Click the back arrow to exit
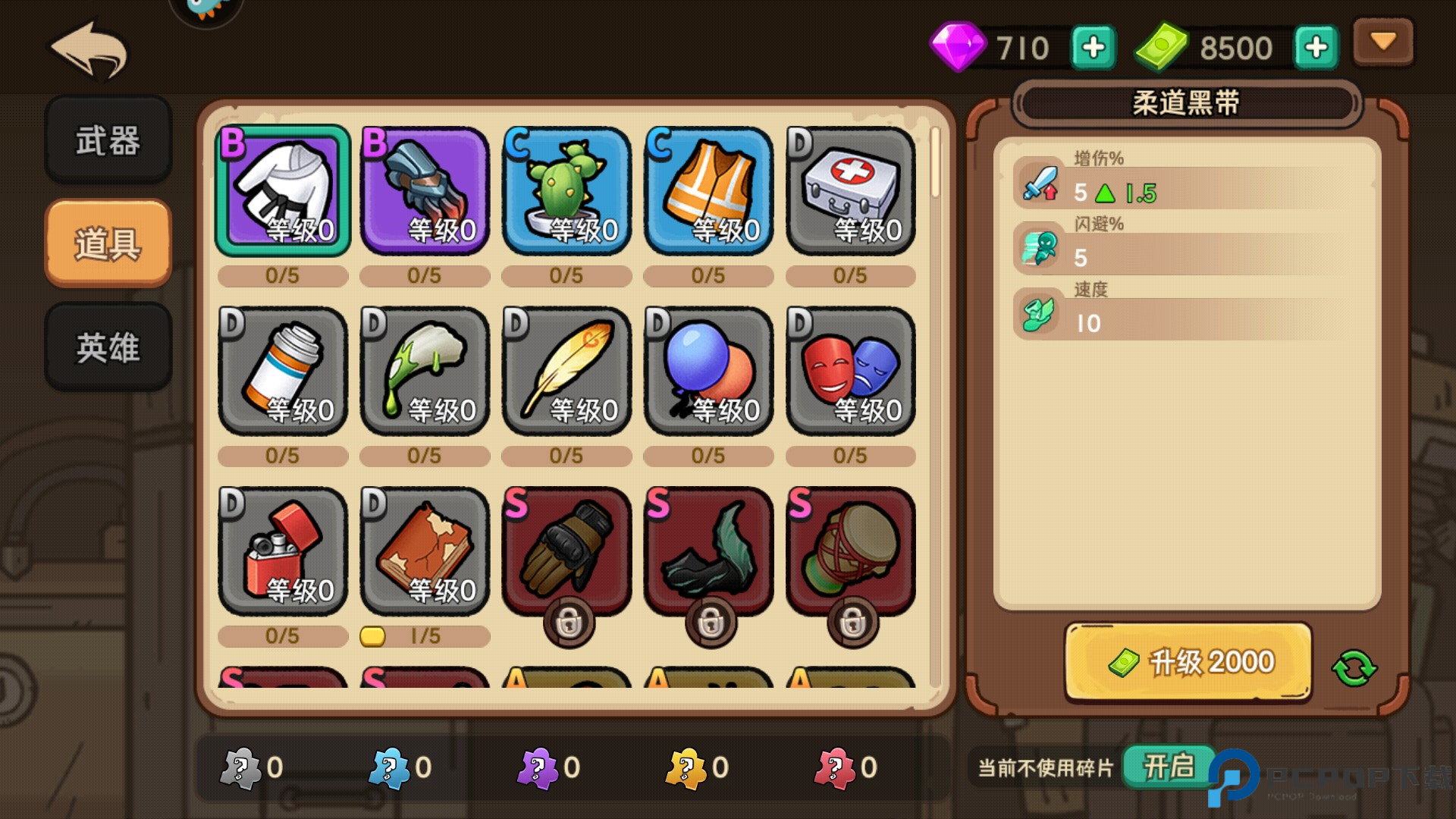Image resolution: width=1456 pixels, height=819 pixels. click(x=89, y=49)
